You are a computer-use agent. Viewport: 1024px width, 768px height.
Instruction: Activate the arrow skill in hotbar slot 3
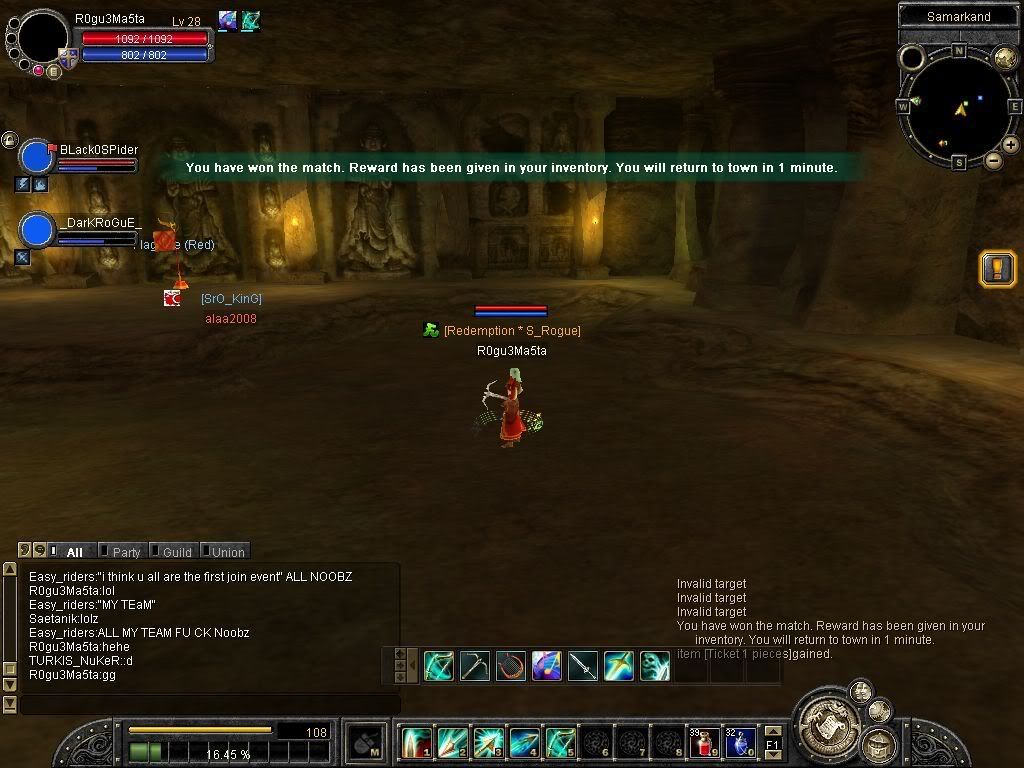(x=488, y=743)
